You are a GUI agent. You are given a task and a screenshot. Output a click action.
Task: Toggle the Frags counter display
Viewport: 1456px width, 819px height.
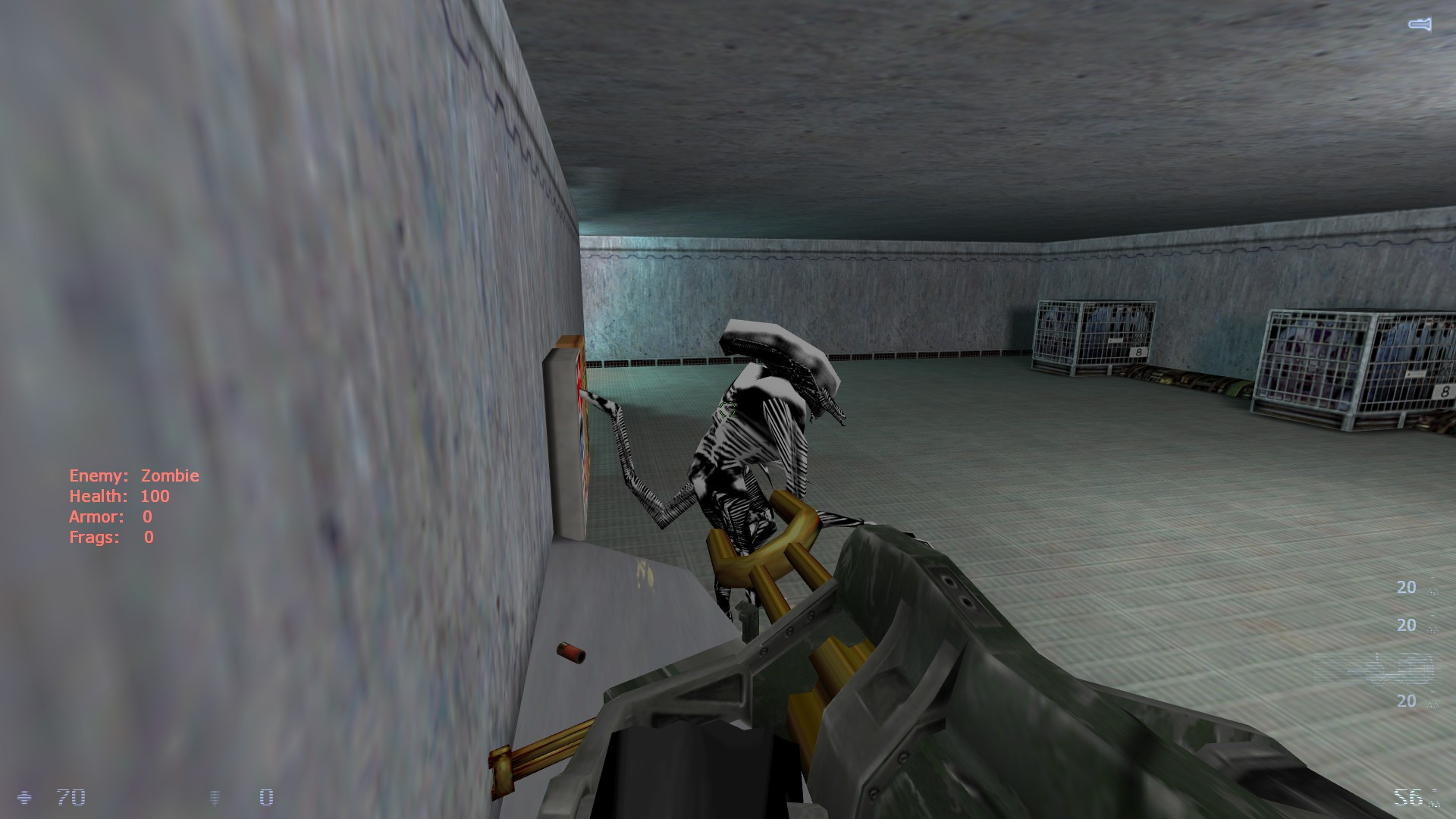110,538
